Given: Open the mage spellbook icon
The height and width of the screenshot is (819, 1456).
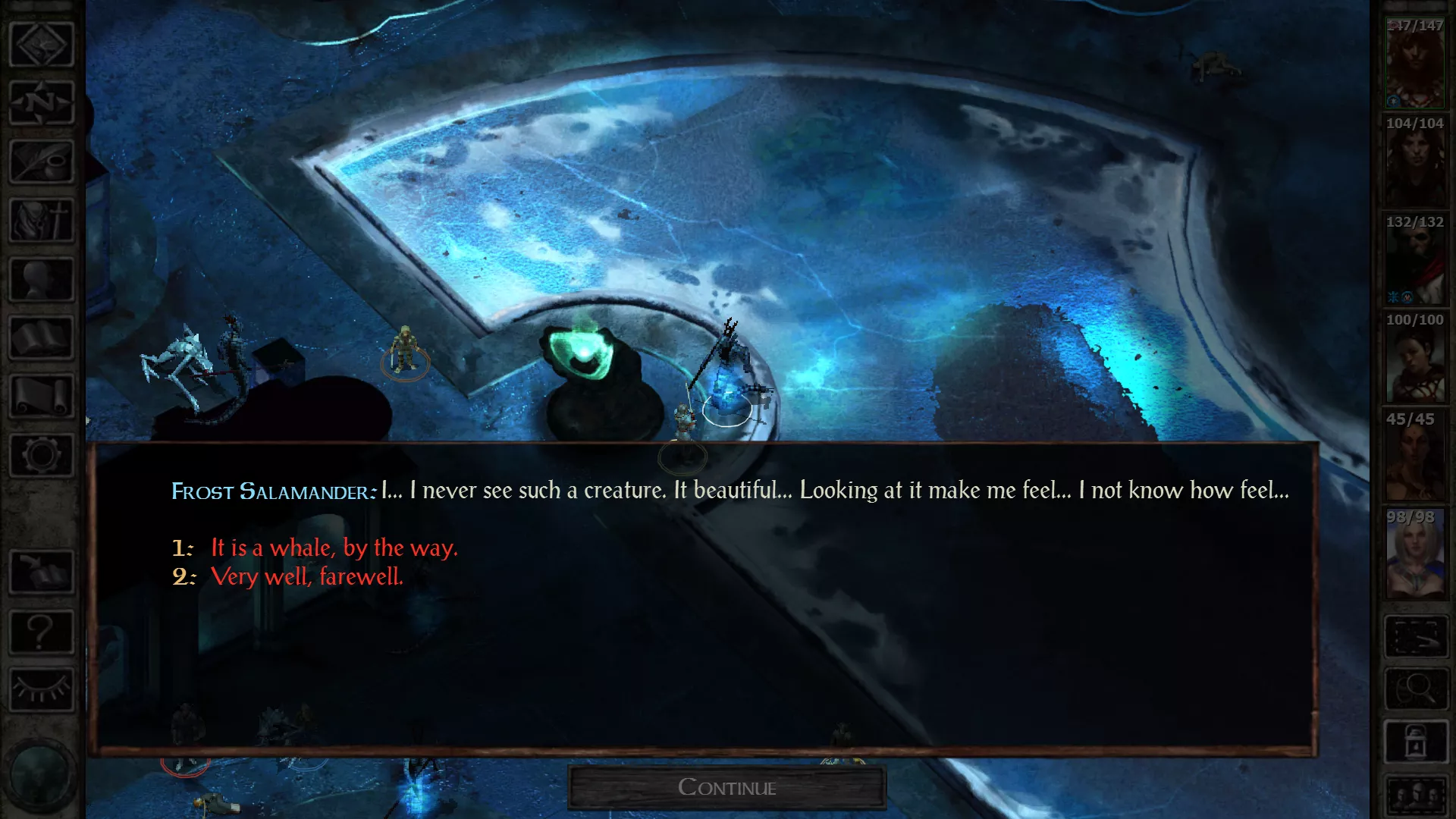Looking at the screenshot, I should 42,337.
